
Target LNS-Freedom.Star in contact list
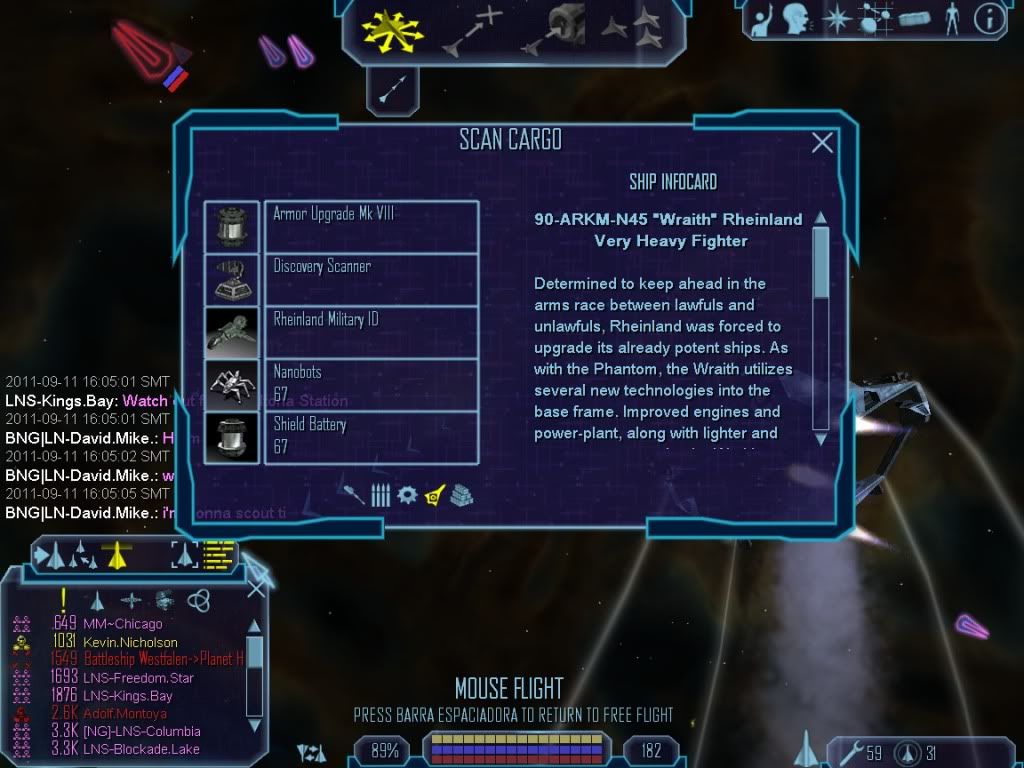139,678
